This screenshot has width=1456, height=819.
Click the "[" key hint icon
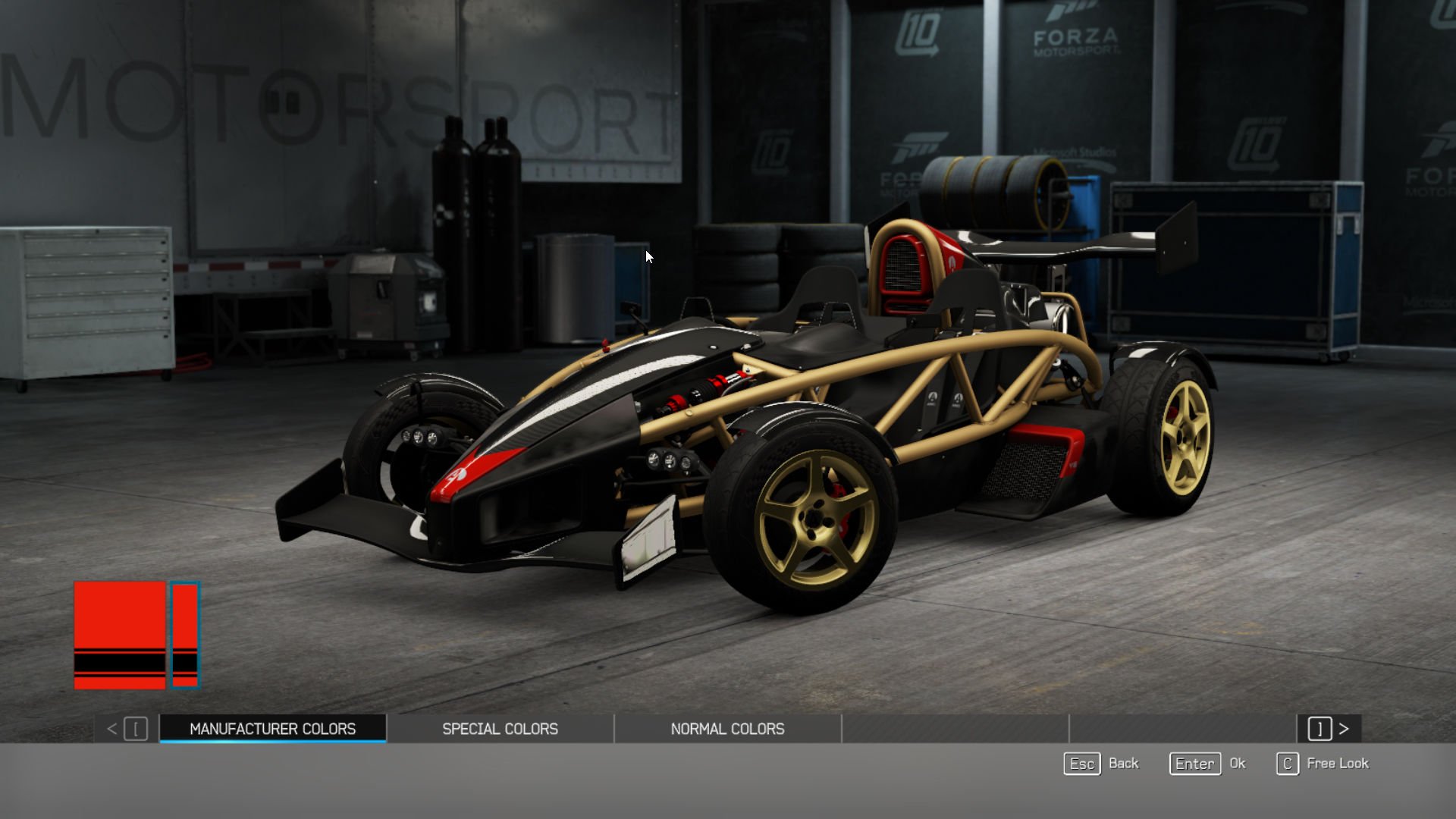tap(135, 729)
